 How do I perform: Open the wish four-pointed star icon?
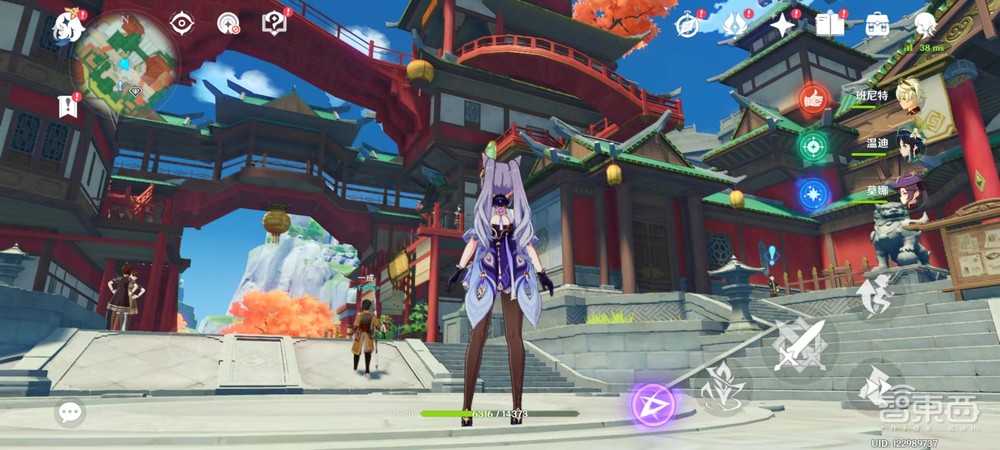pos(783,25)
